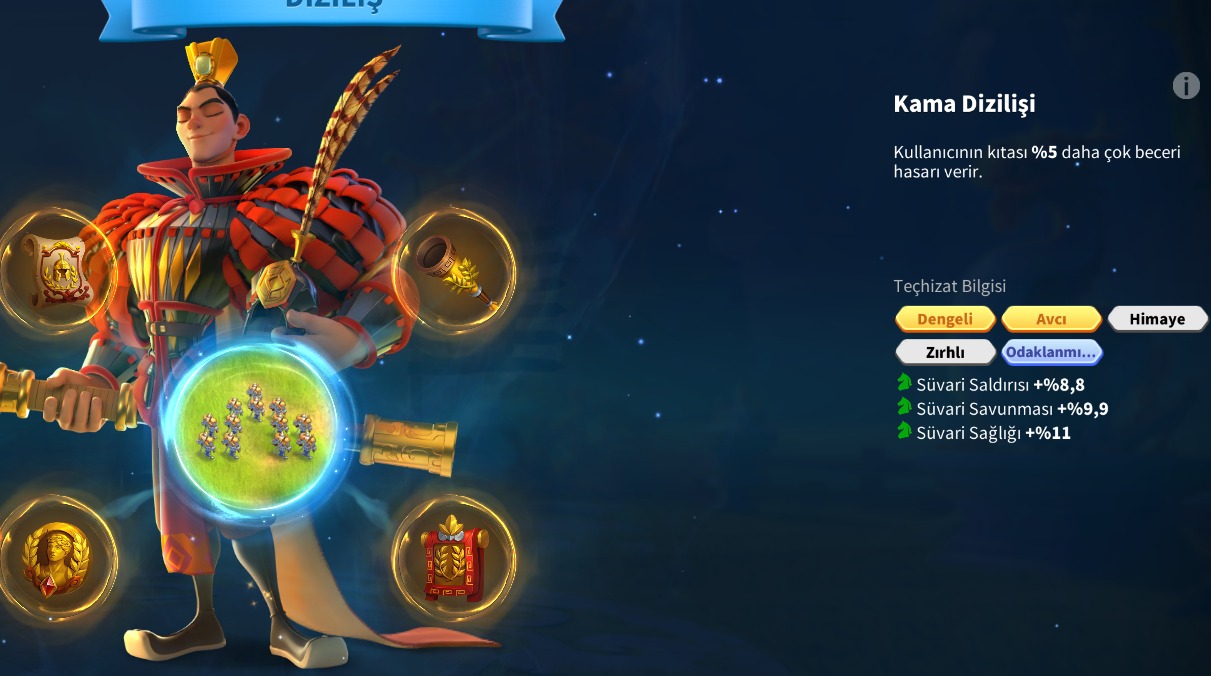The height and width of the screenshot is (676, 1211).
Task: Select the golden war horn slot
Action: pos(456,270)
